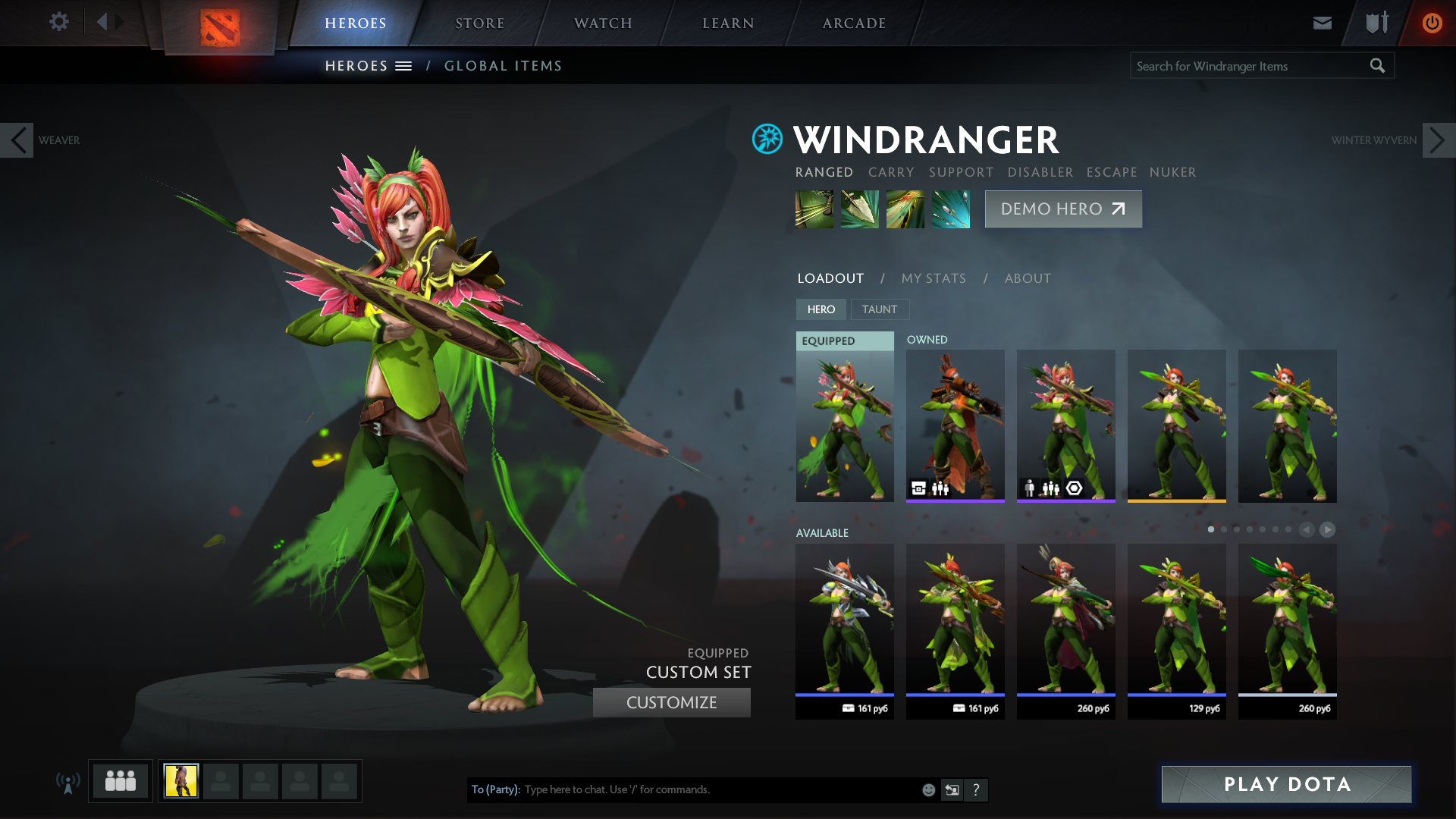Start matchmaking with Play Dota
1456x819 pixels.
[1286, 784]
